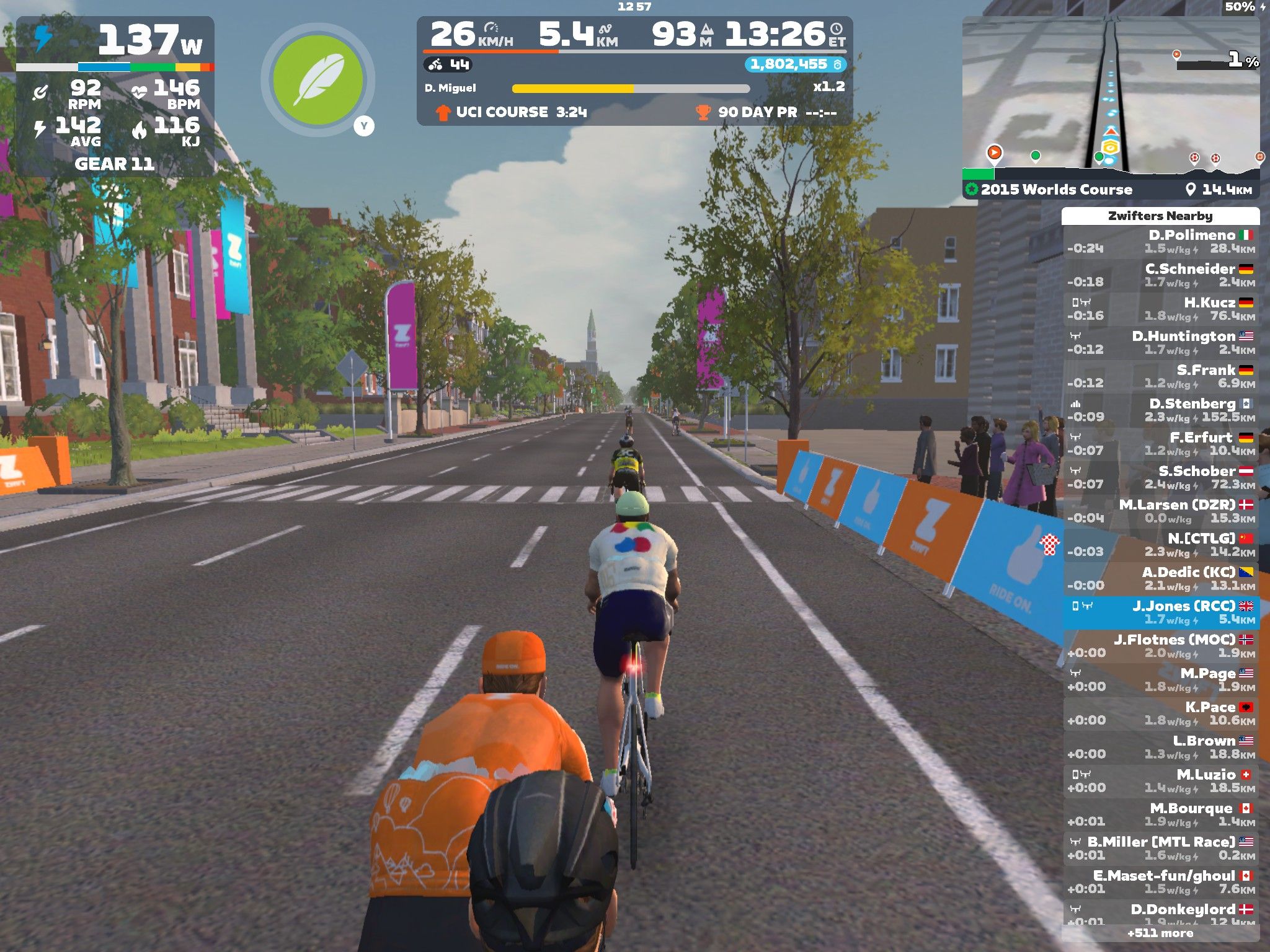Click the 2015 Worlds Course route label

[x=1056, y=190]
